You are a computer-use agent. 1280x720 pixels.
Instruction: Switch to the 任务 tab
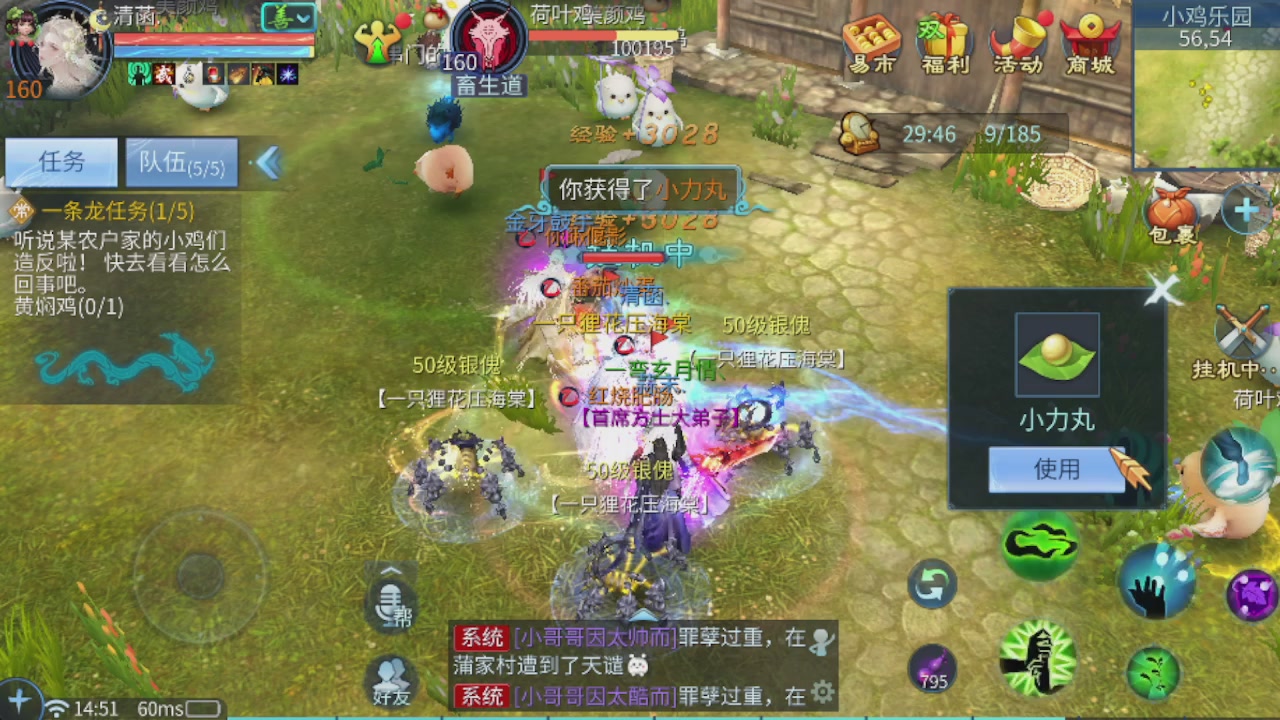click(x=60, y=162)
